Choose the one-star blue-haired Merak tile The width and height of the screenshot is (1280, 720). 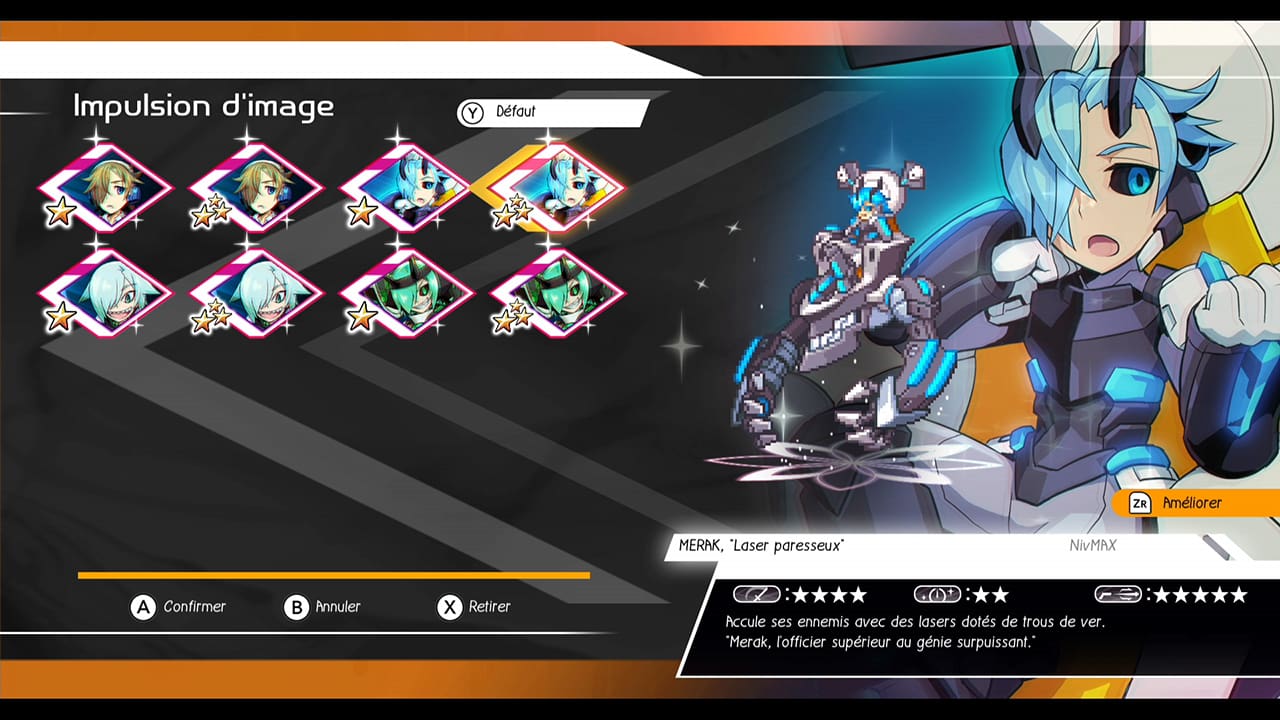click(406, 188)
